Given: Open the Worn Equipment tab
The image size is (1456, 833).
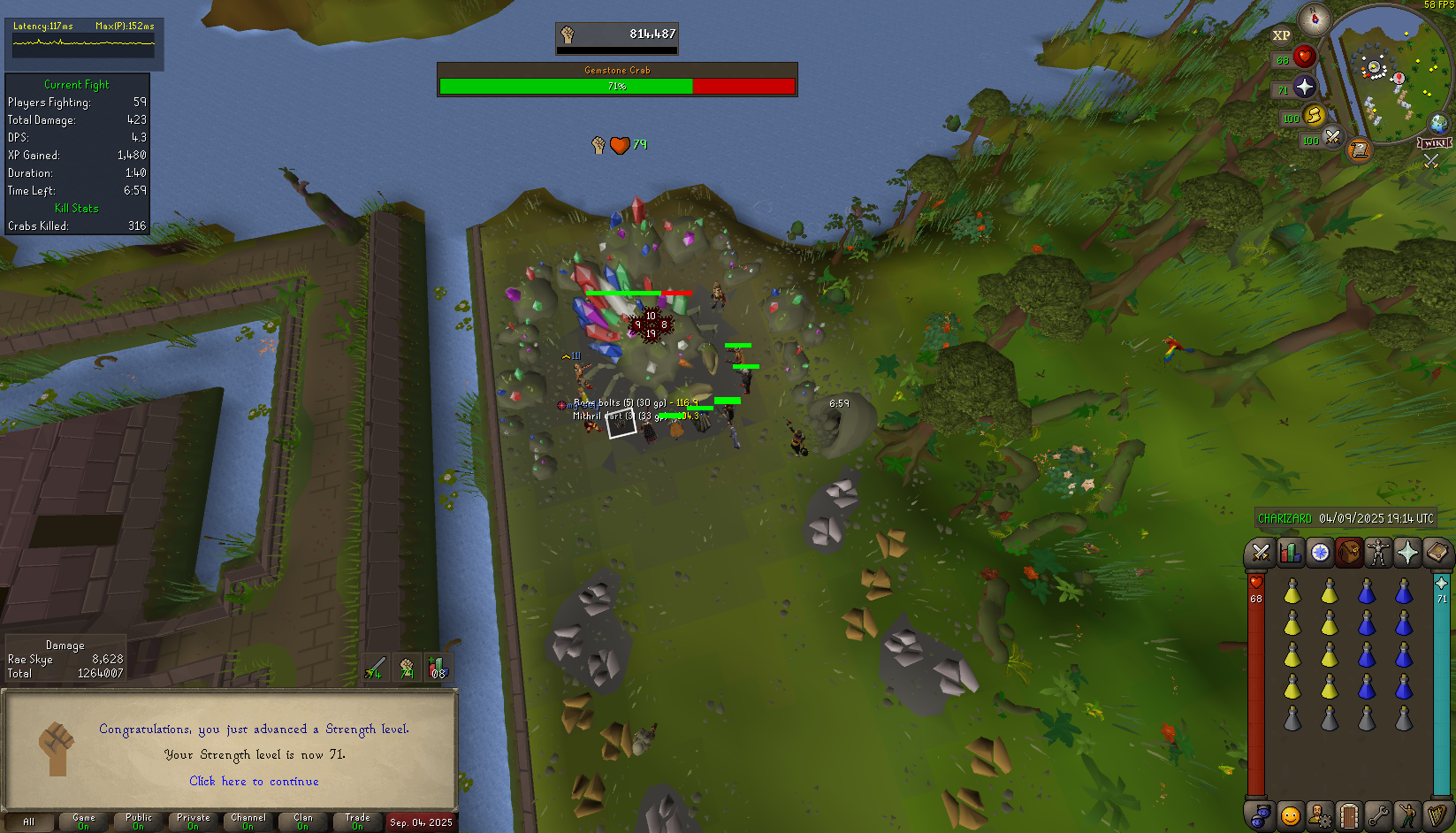Looking at the screenshot, I should click(x=1378, y=553).
